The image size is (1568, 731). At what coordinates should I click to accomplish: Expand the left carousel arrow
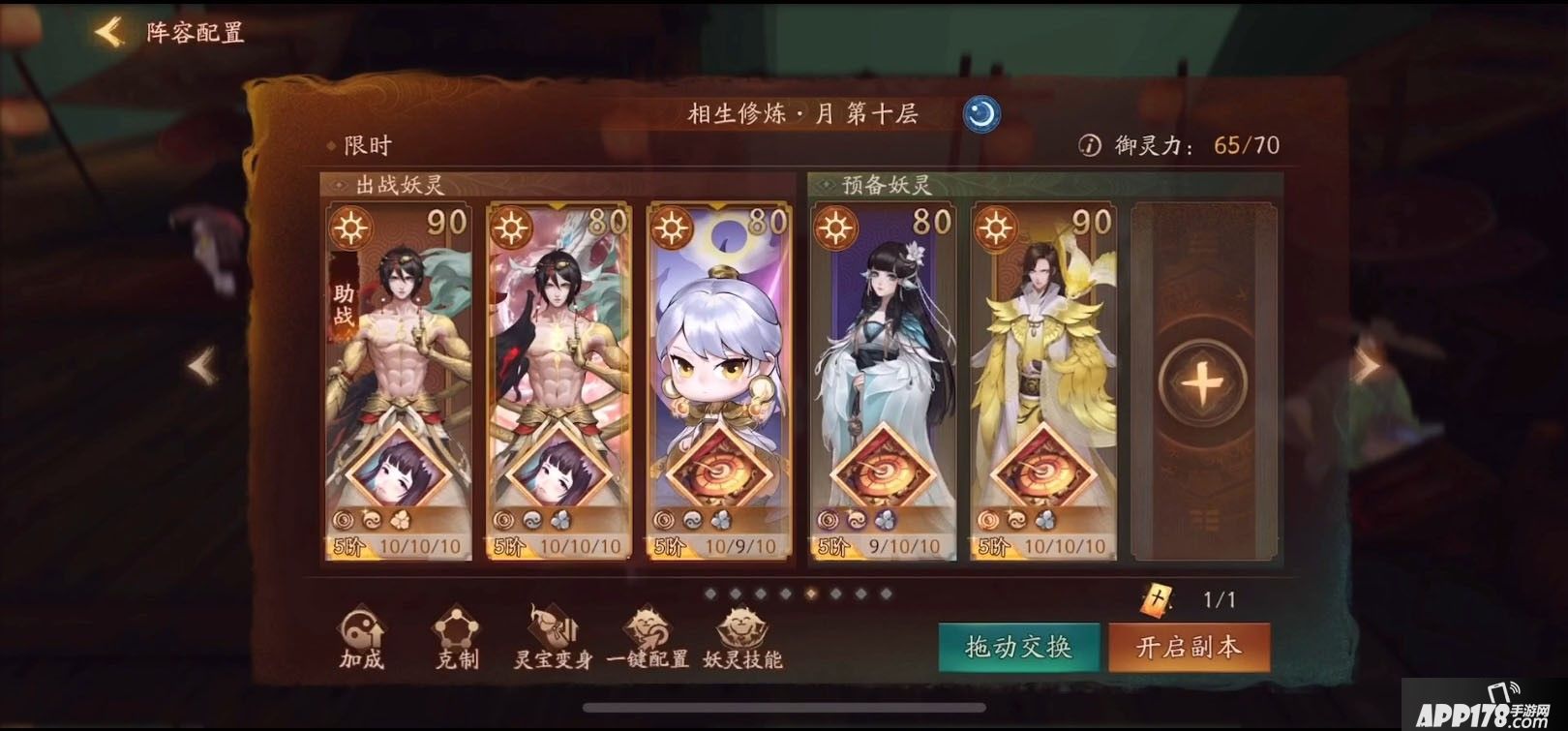[x=201, y=364]
